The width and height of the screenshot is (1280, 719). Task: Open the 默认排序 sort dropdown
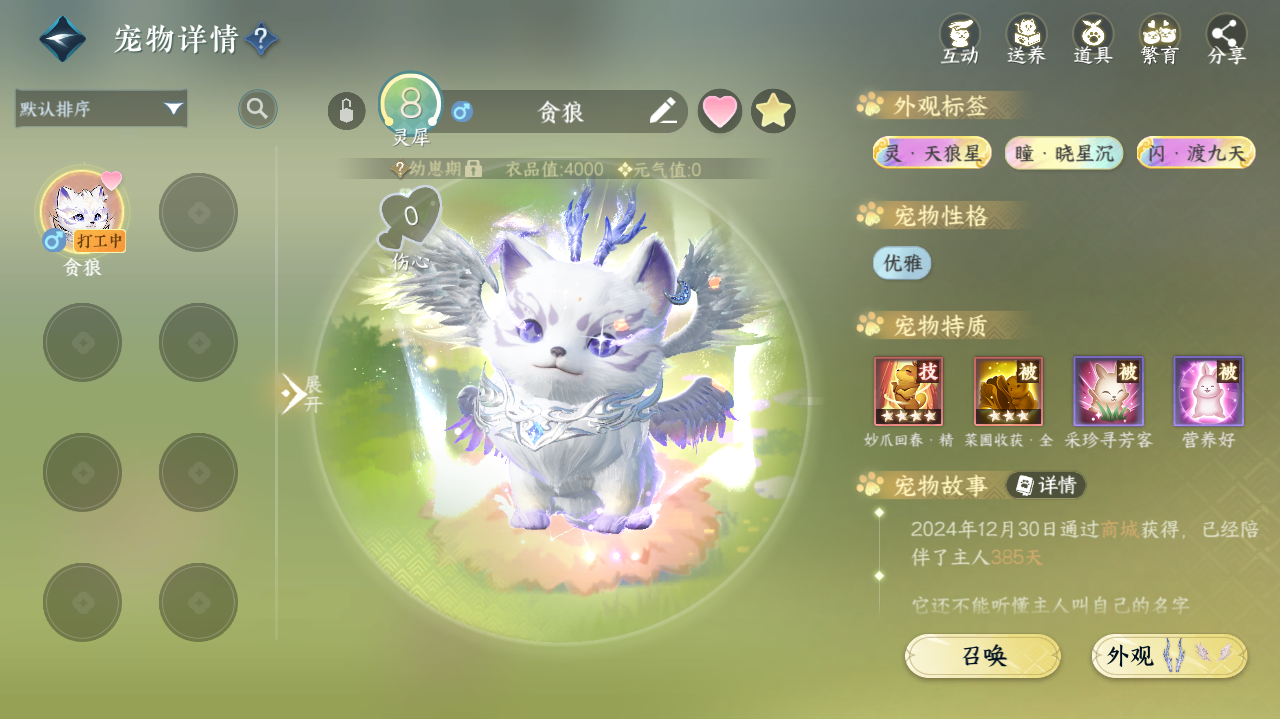[101, 108]
